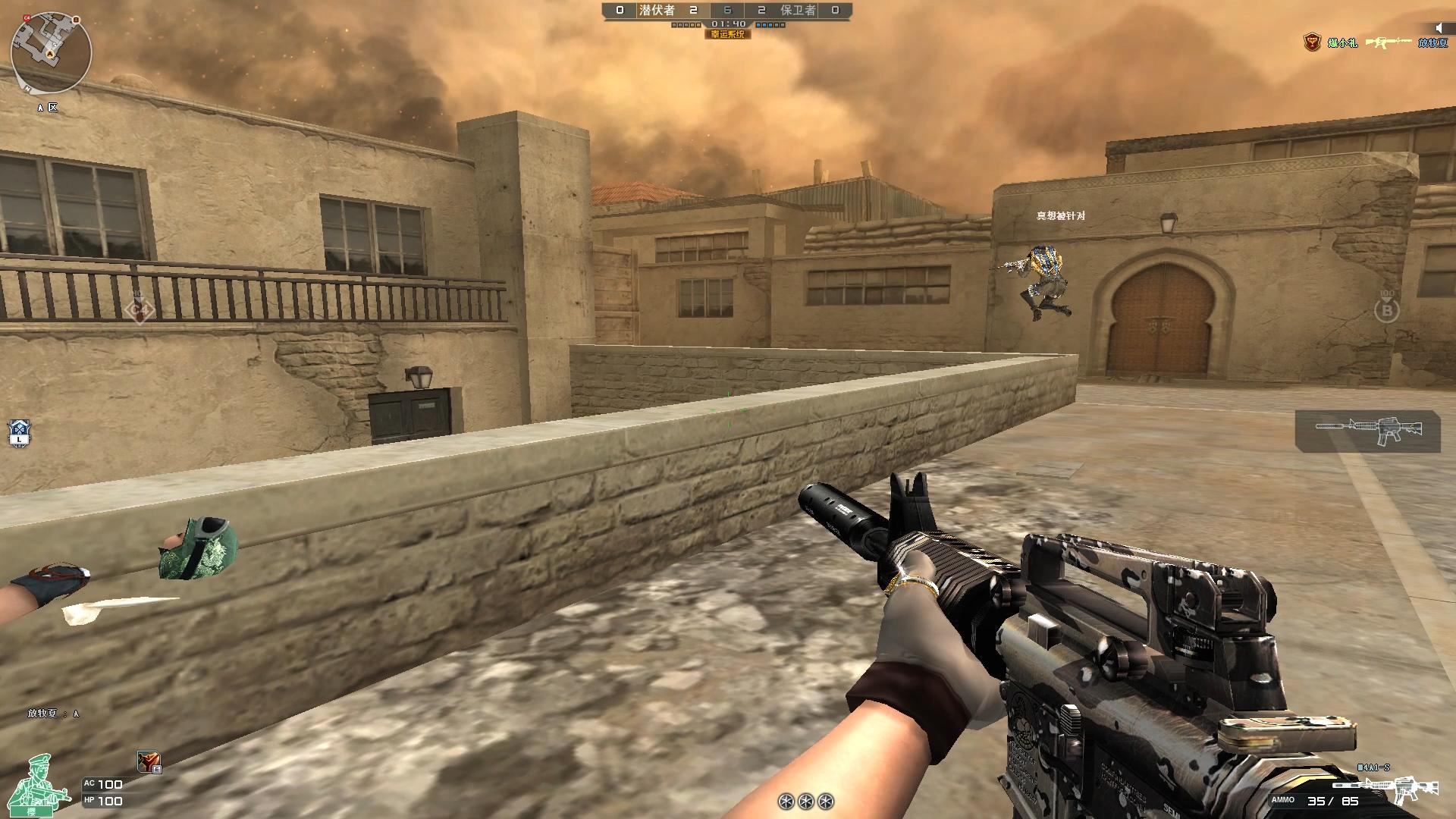Toggle the speaker sound icon

(1439, 28)
